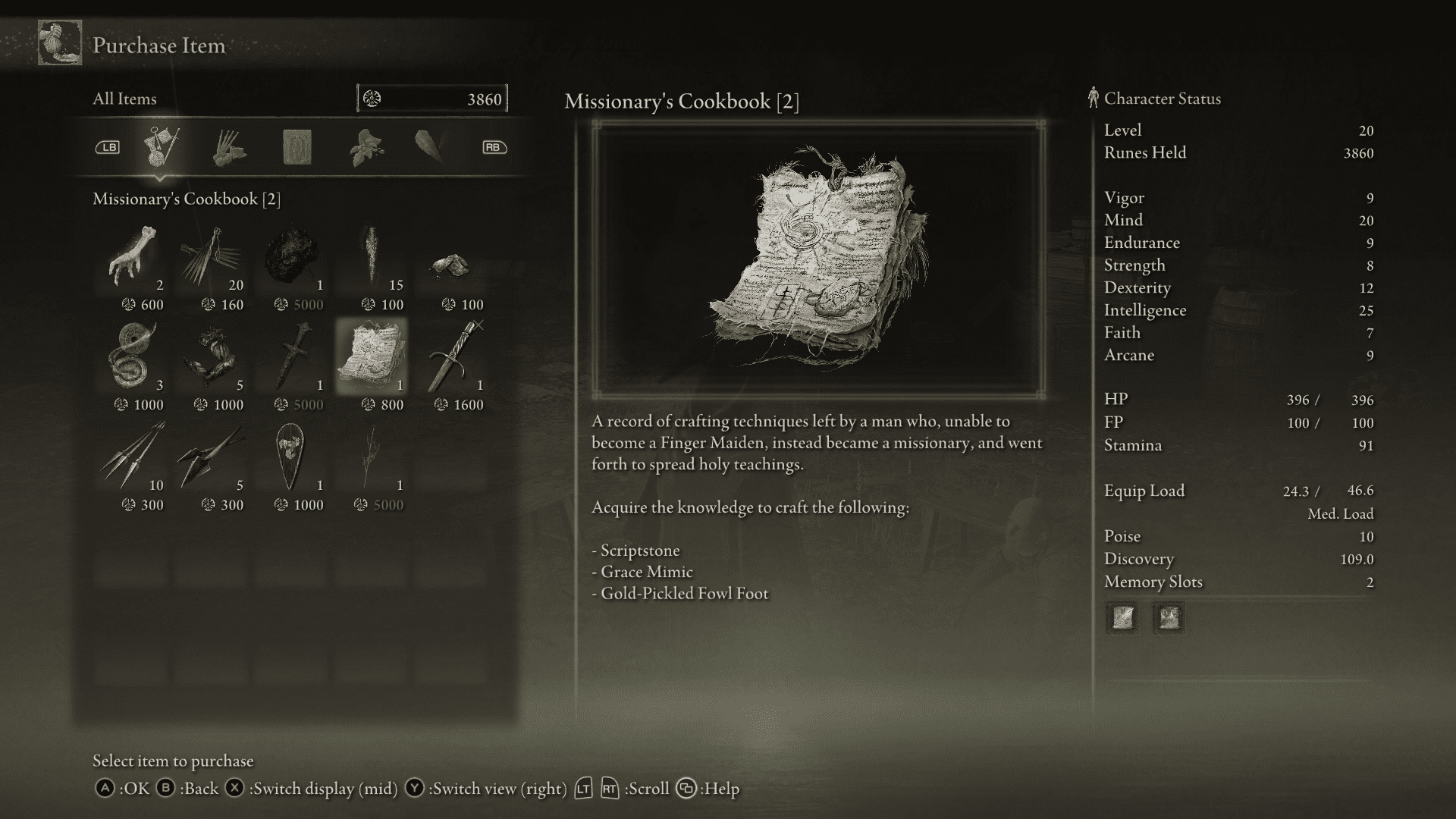Click the first memory slot icon
The width and height of the screenshot is (1456, 819).
(1122, 618)
